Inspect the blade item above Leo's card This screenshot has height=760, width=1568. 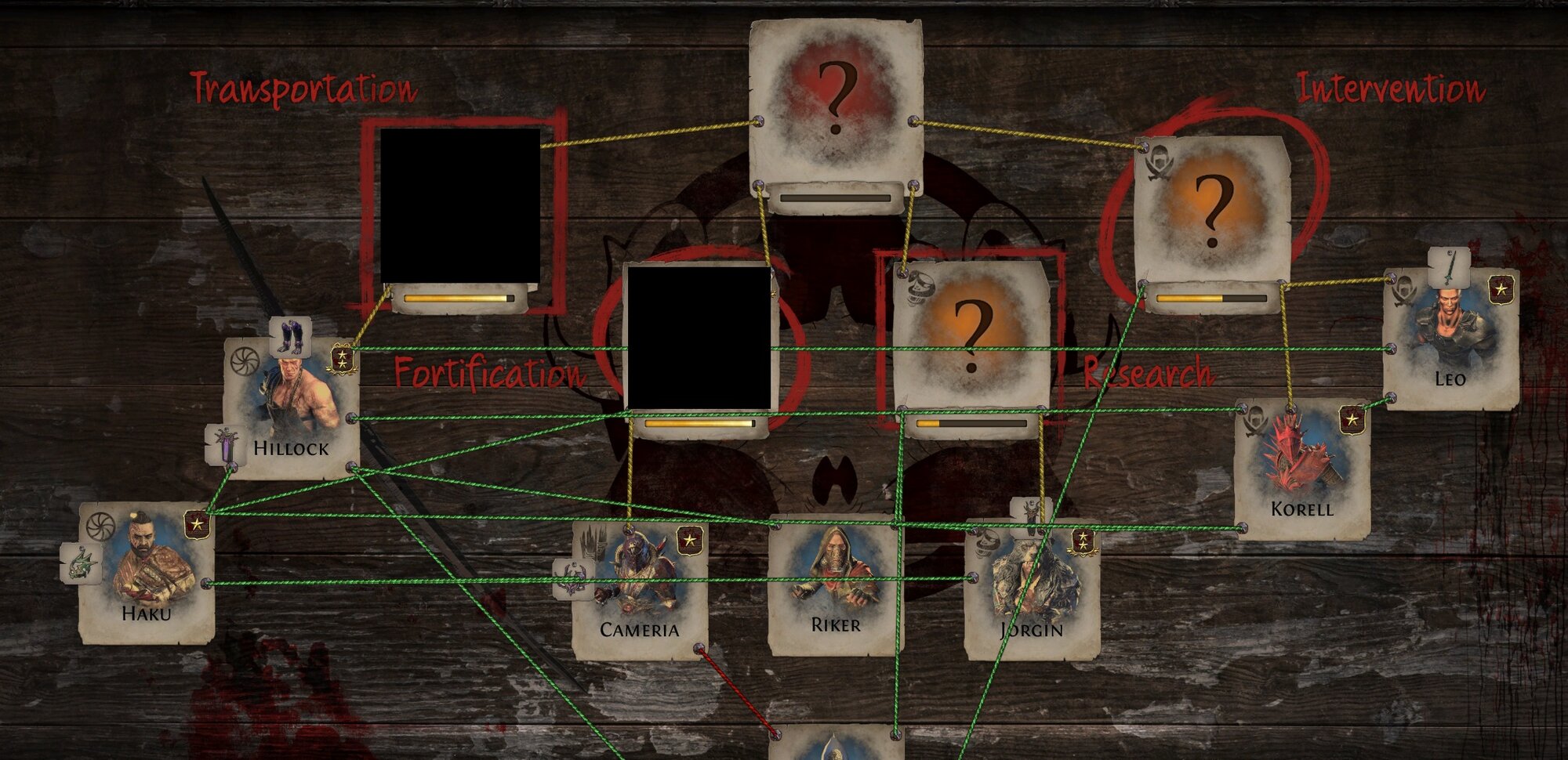point(1449,269)
